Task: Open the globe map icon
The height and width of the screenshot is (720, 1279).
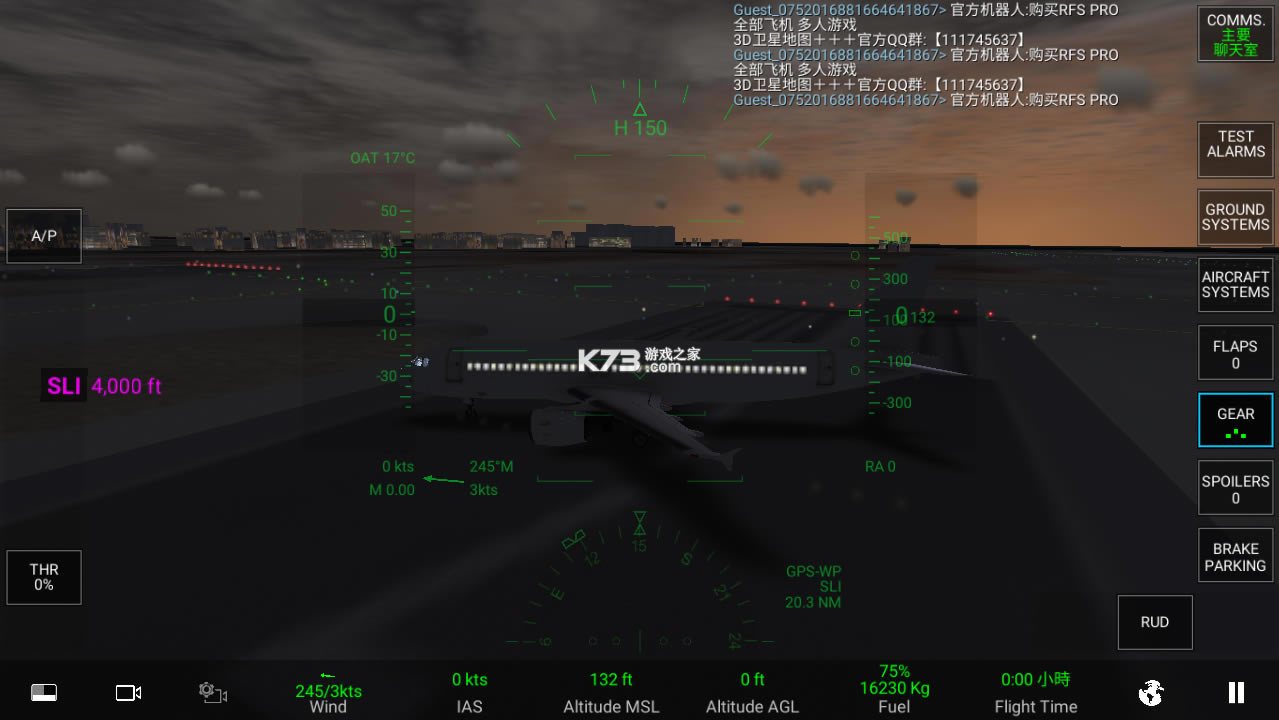Action: [1151, 692]
